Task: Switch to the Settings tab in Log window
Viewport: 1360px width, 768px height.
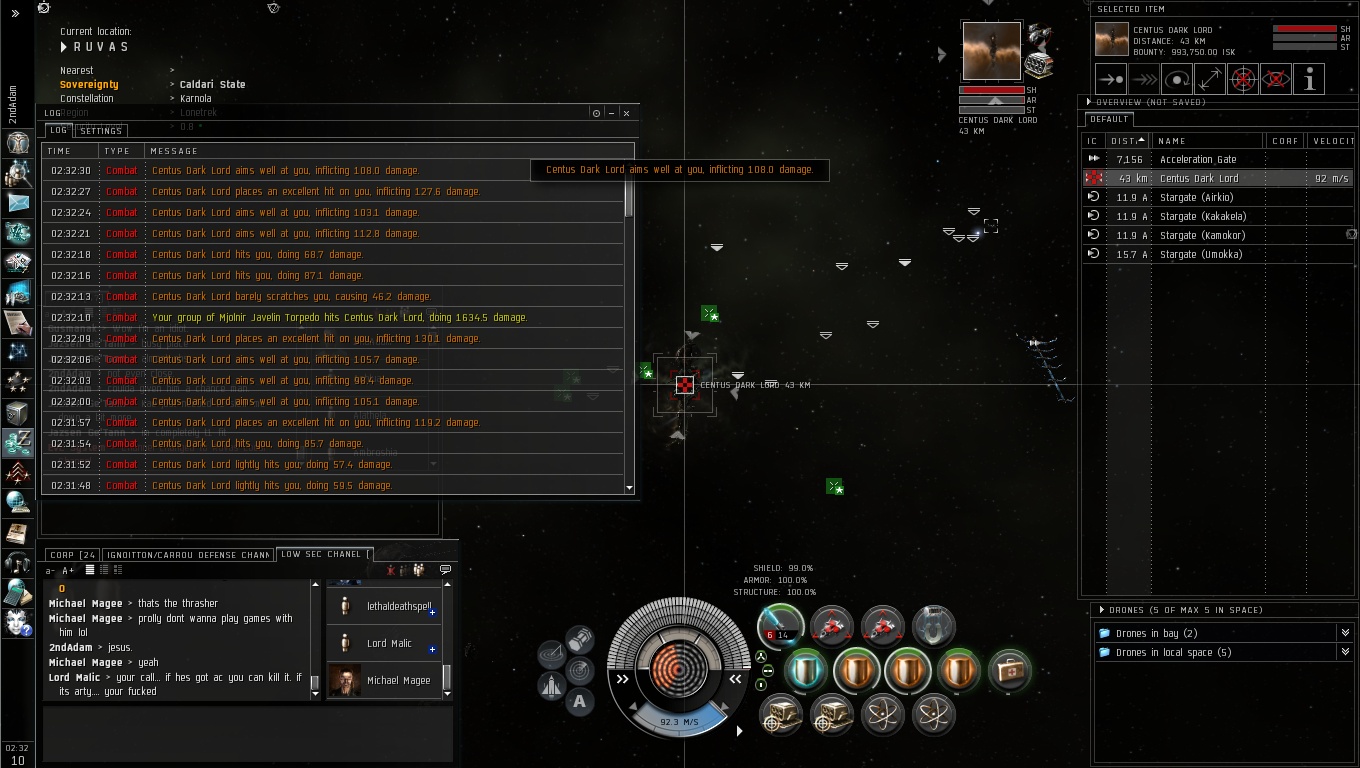Action: (101, 131)
